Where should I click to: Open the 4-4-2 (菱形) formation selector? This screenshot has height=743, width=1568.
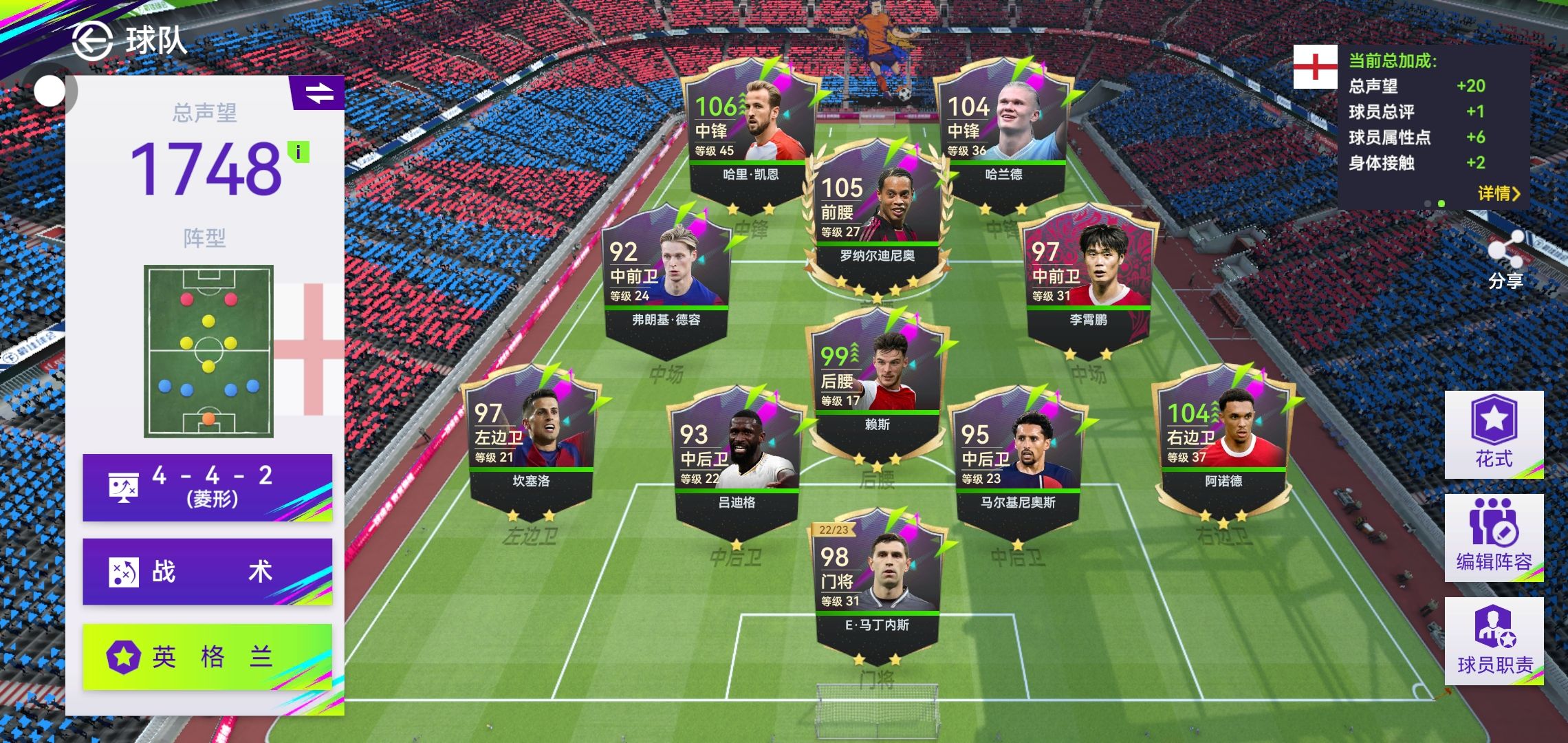click(207, 487)
